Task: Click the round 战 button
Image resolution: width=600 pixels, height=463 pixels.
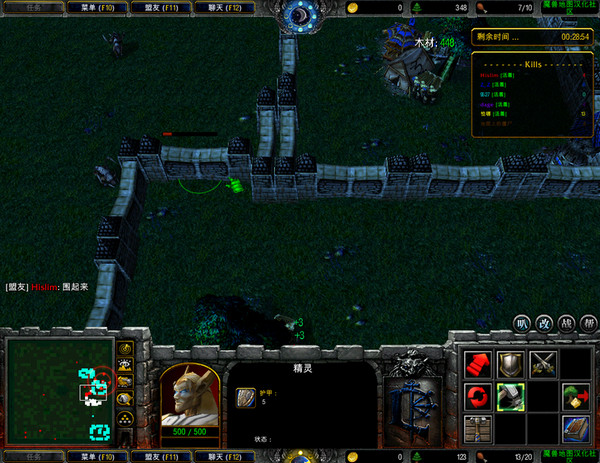Action: 567,323
